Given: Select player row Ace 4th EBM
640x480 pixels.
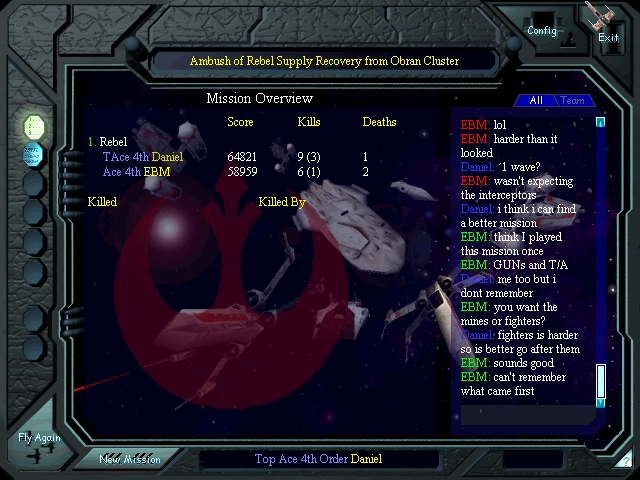Looking at the screenshot, I should (x=137, y=172).
